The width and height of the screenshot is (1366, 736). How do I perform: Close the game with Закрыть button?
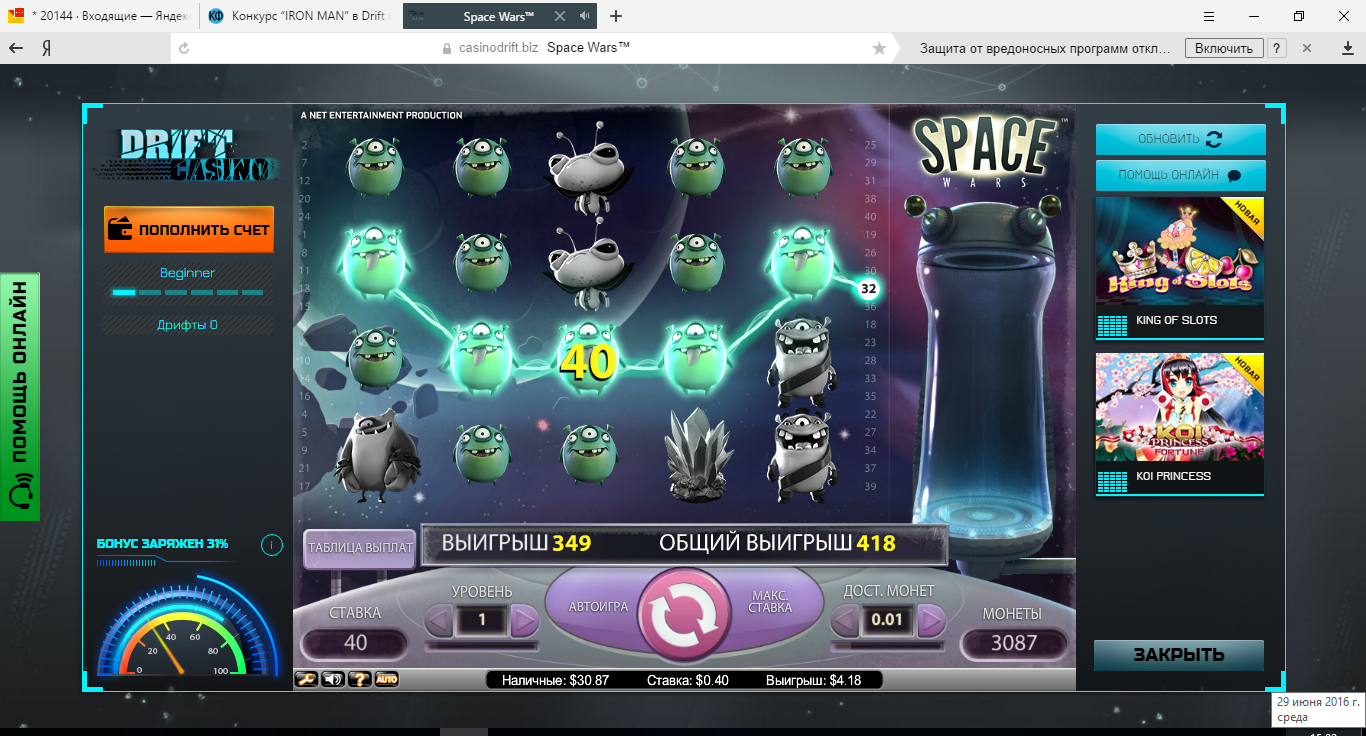(1179, 655)
